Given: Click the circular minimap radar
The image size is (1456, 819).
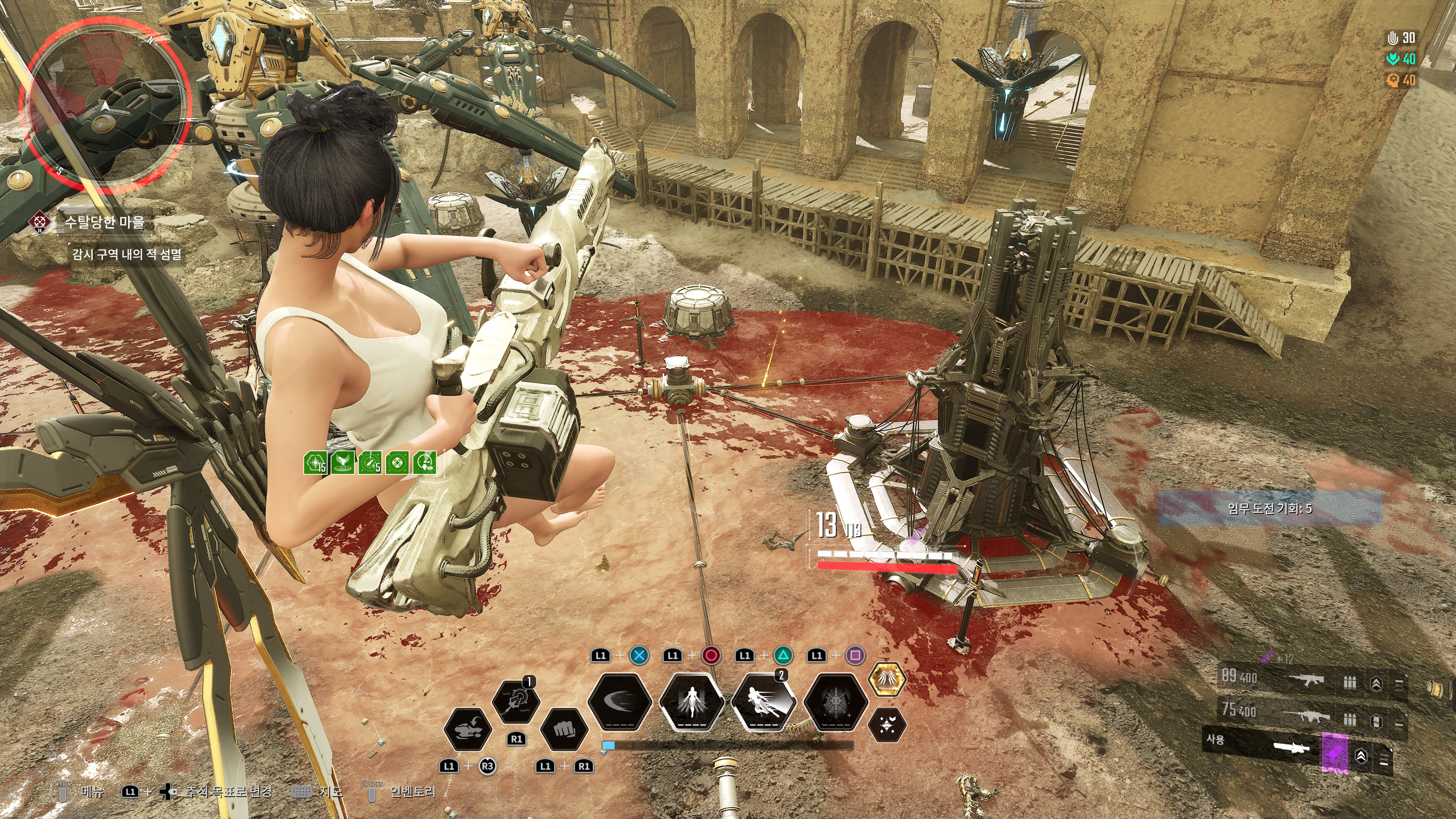Looking at the screenshot, I should pyautogui.click(x=105, y=106).
